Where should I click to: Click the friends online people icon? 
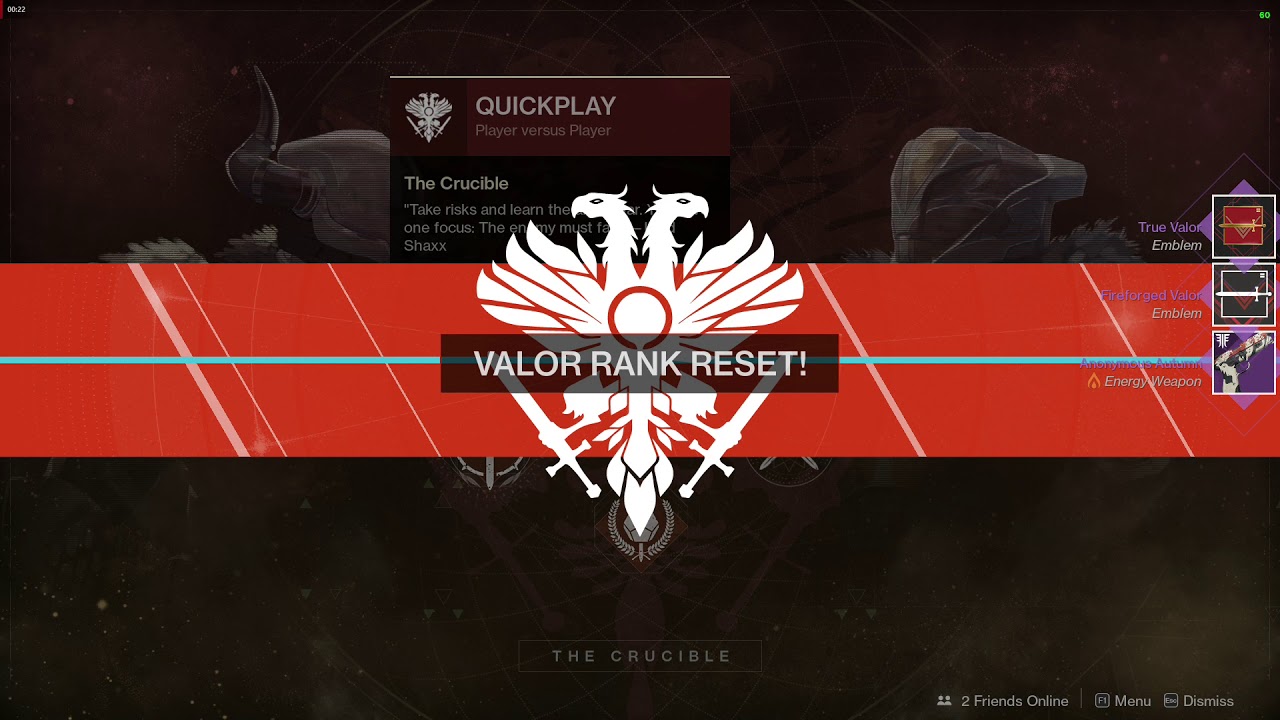click(943, 701)
